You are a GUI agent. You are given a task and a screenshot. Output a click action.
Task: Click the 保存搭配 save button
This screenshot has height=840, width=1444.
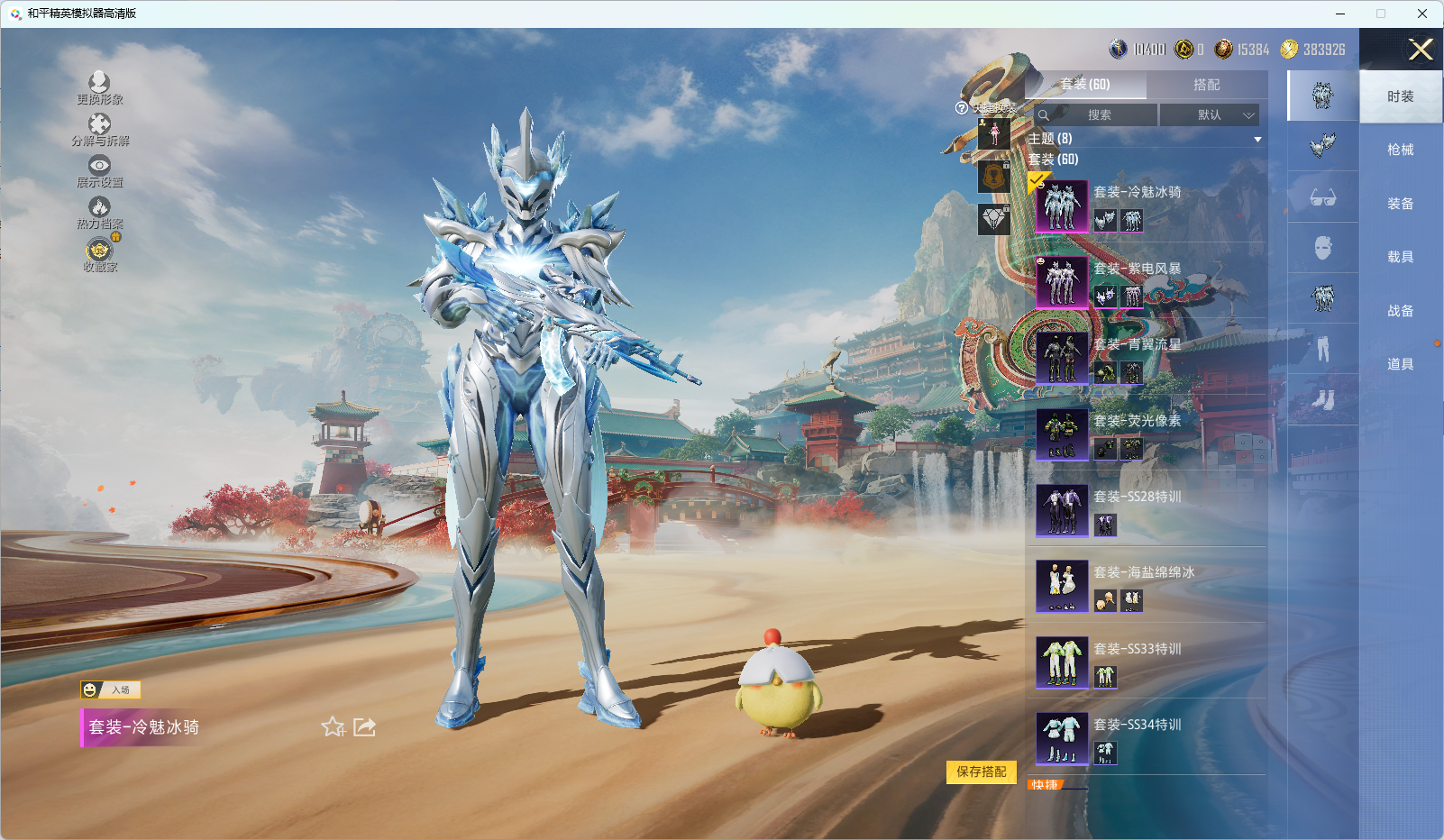(981, 772)
